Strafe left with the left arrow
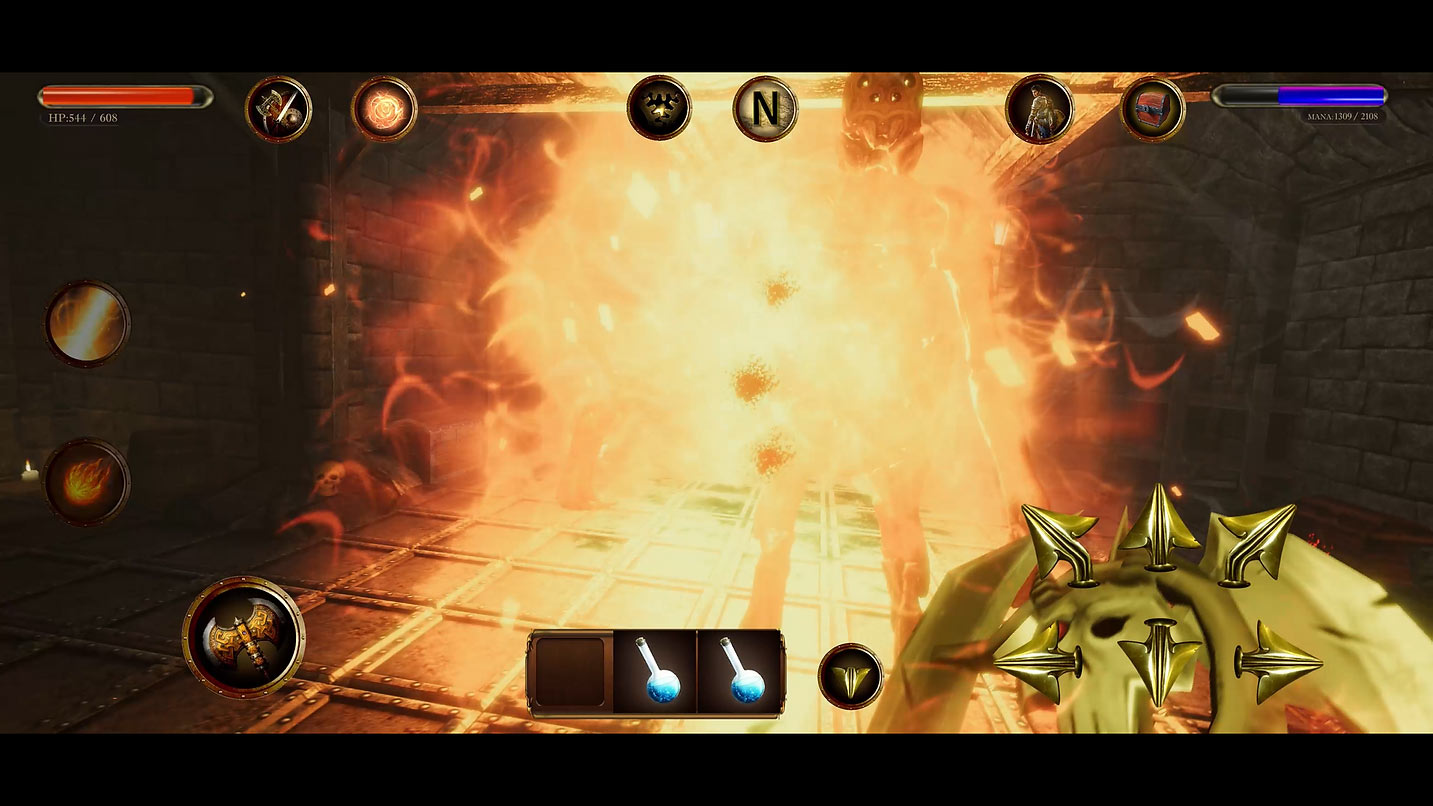1433x806 pixels. point(1040,661)
